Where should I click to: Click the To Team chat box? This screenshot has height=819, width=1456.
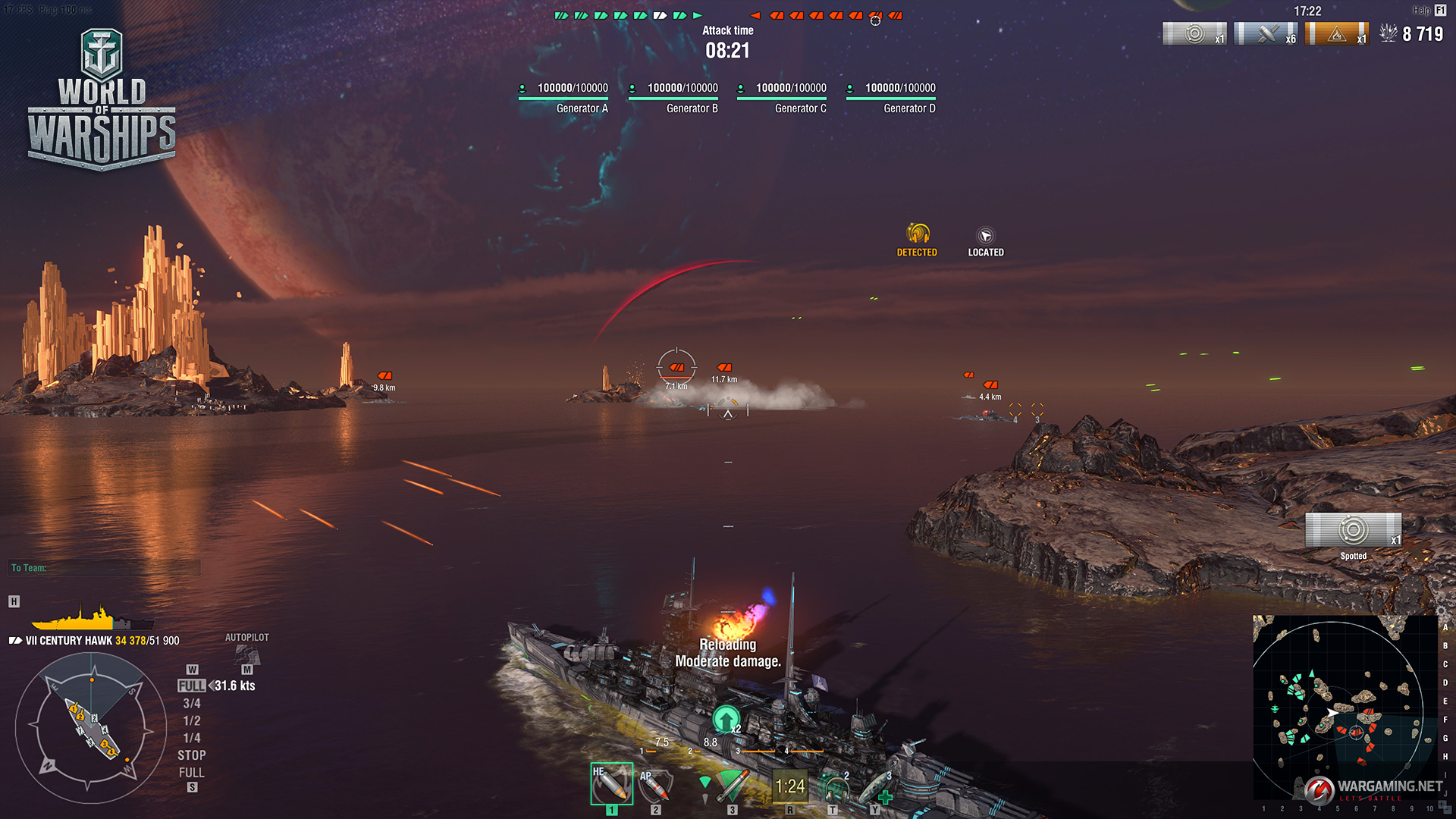(x=105, y=568)
